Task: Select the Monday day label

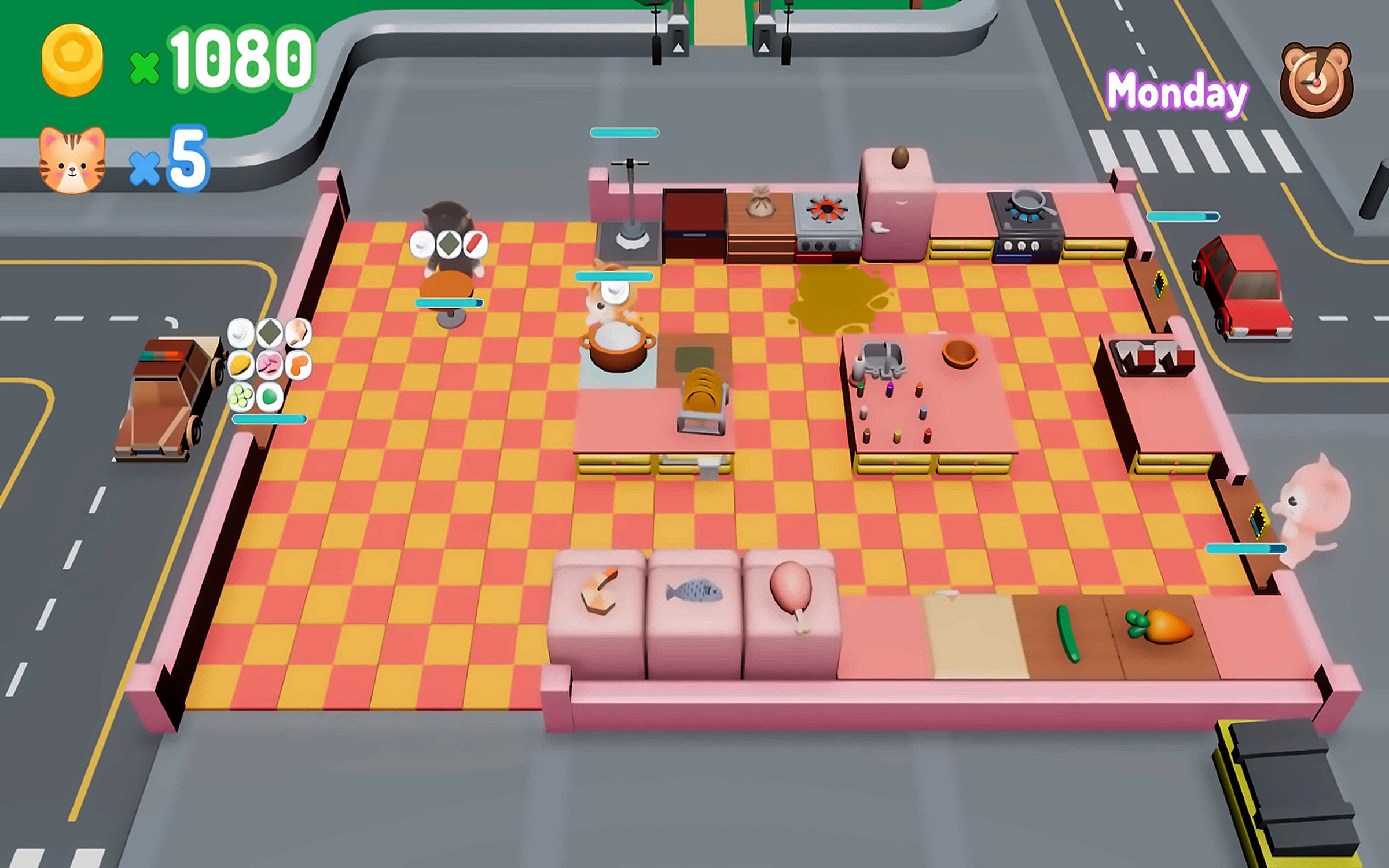Action: [1177, 93]
